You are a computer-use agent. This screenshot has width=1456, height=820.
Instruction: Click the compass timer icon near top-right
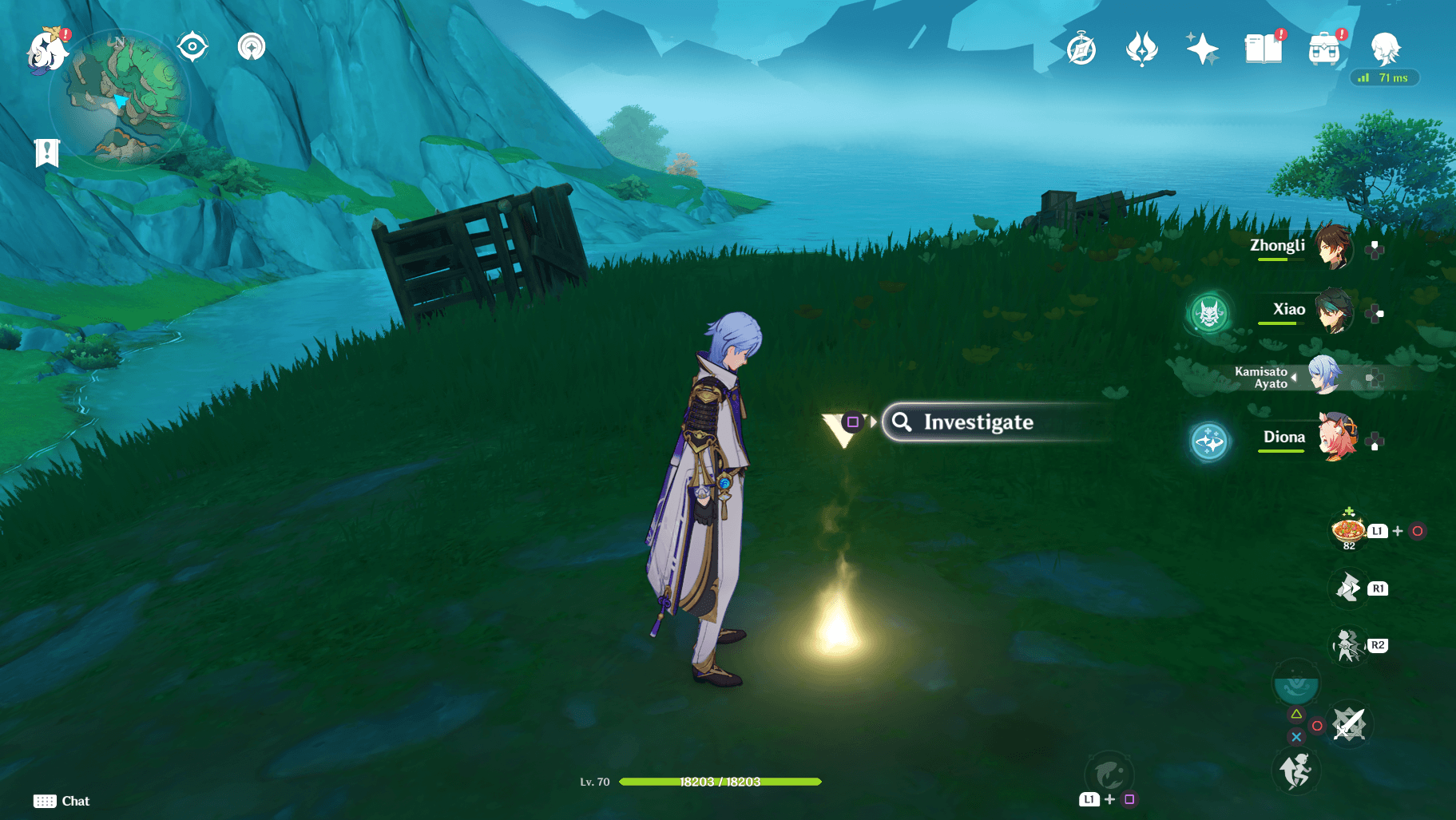tap(1080, 48)
